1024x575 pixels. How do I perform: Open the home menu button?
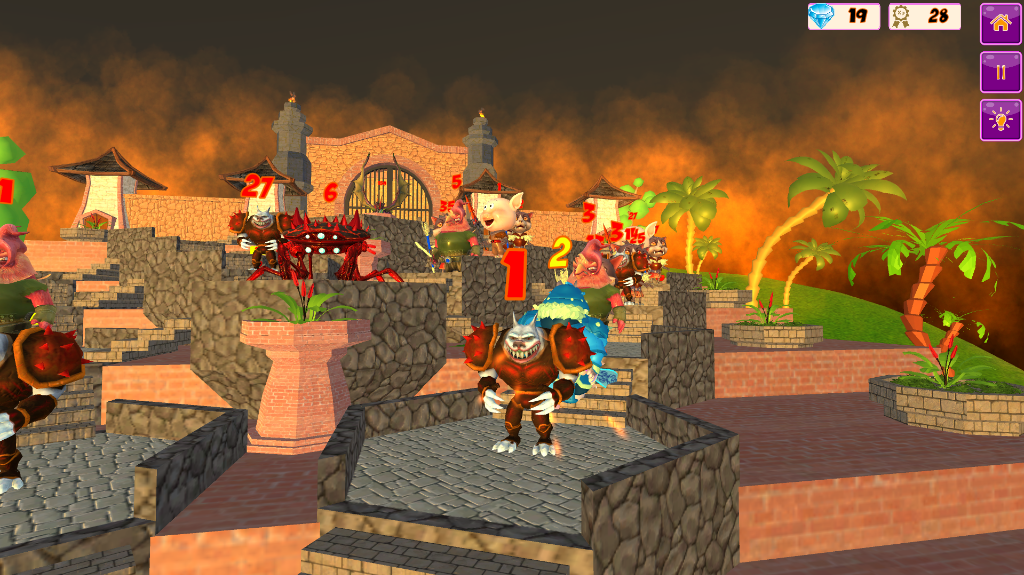[x=1000, y=23]
